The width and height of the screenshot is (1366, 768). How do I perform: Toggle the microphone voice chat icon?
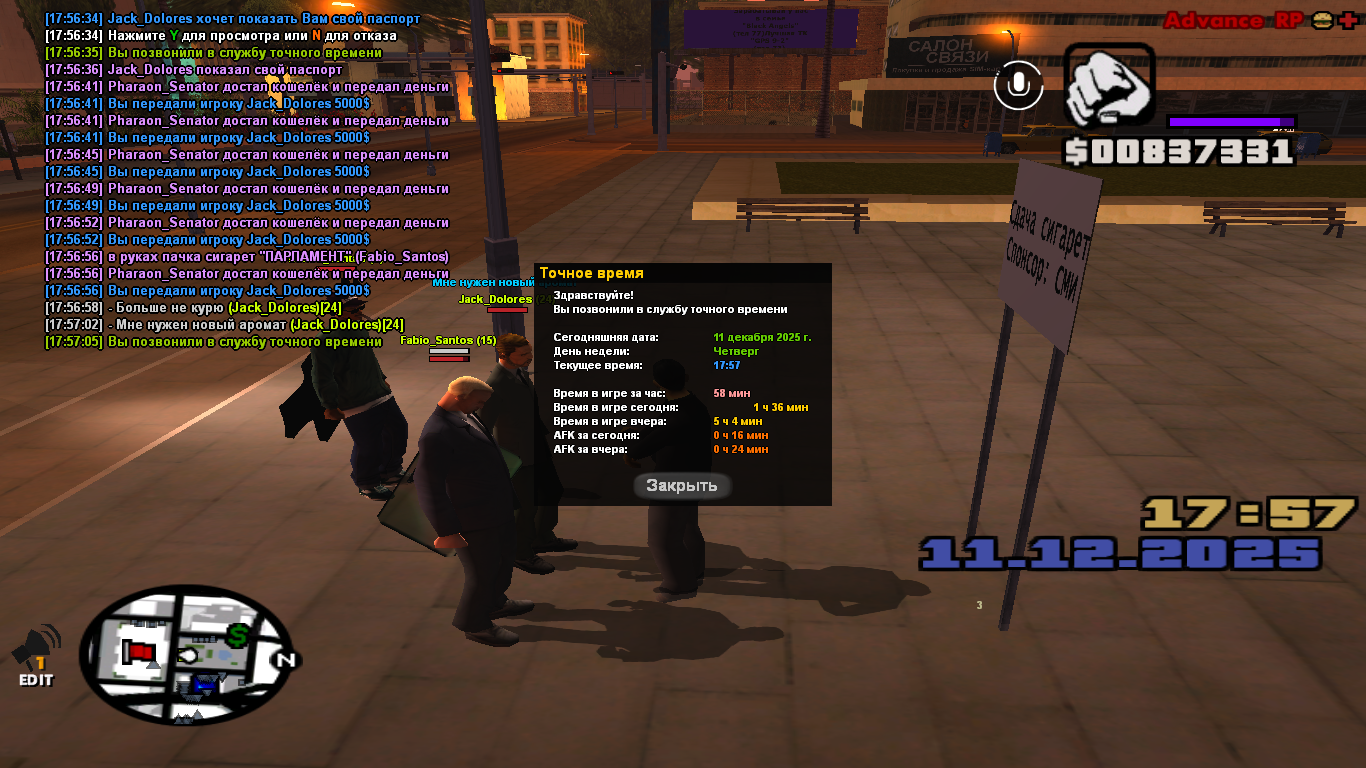pyautogui.click(x=1018, y=86)
